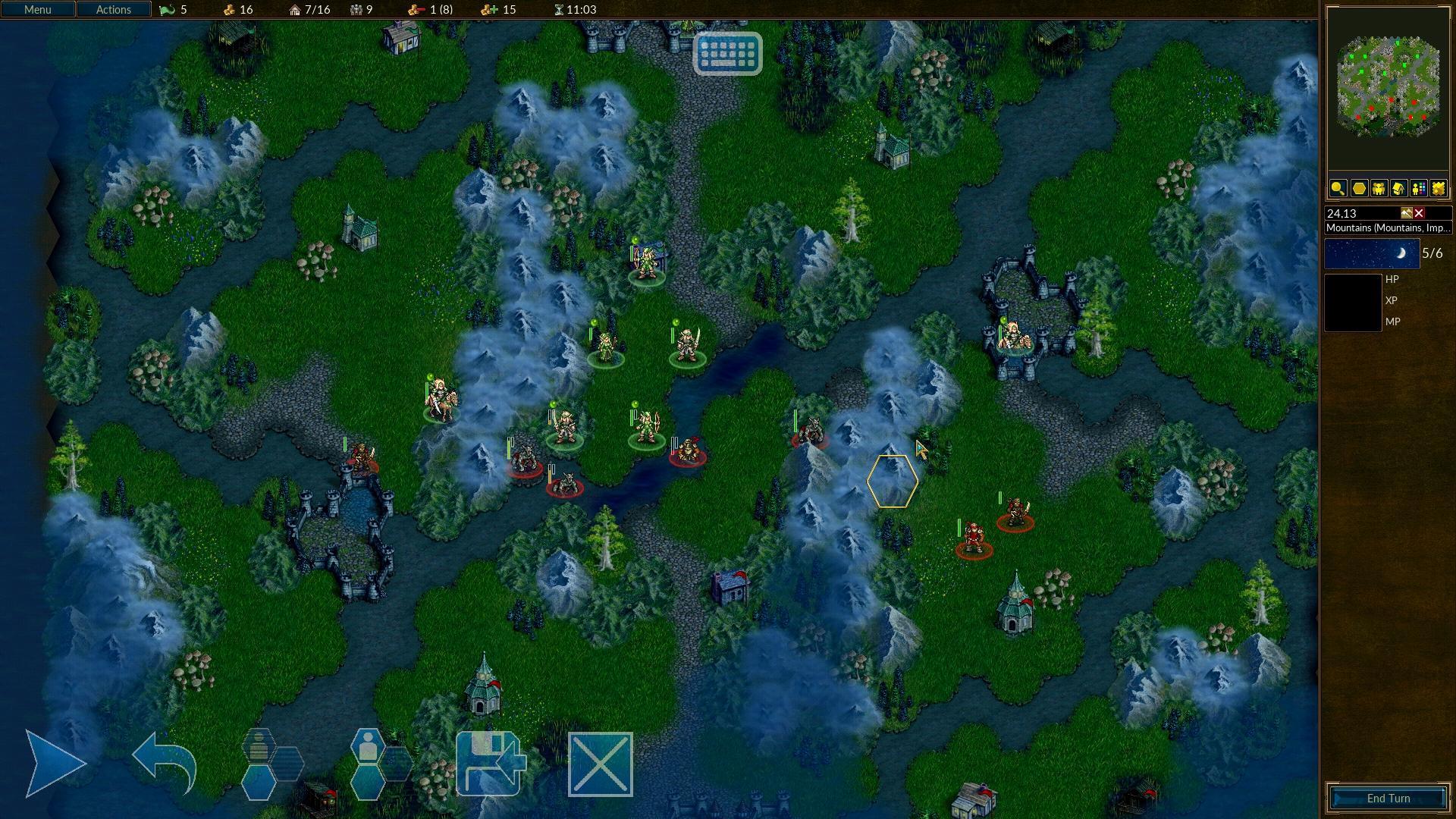Select the save game disk icon
This screenshot has height=819, width=1456.
(x=490, y=762)
